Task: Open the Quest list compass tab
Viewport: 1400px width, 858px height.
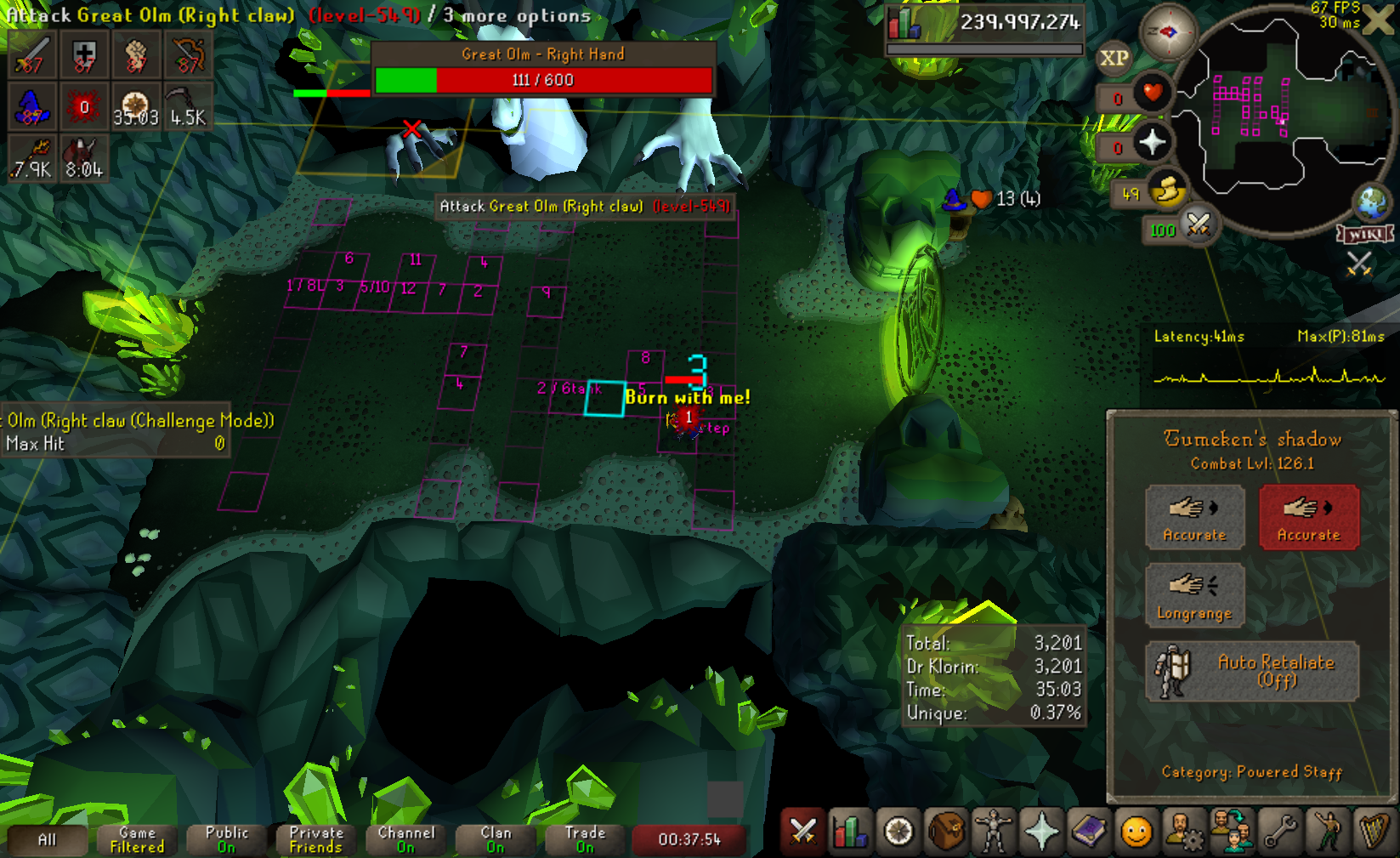Action: [x=898, y=832]
